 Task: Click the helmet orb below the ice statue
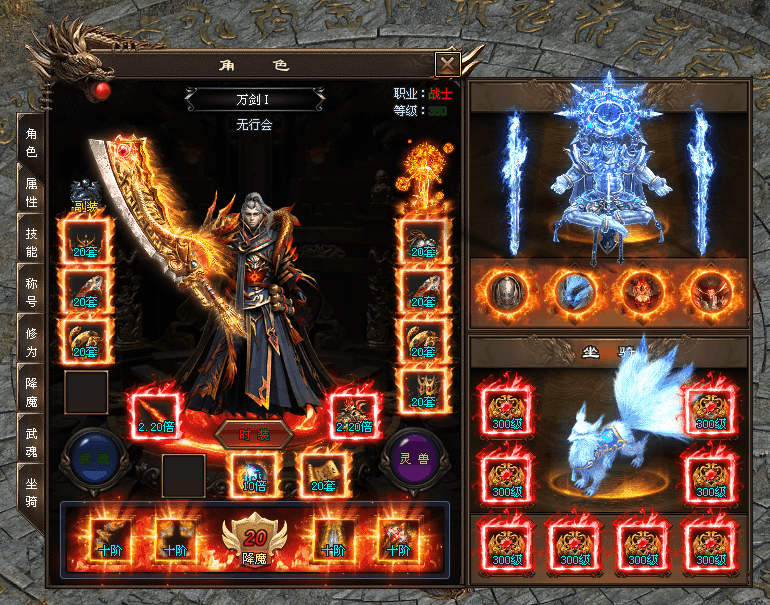(507, 293)
